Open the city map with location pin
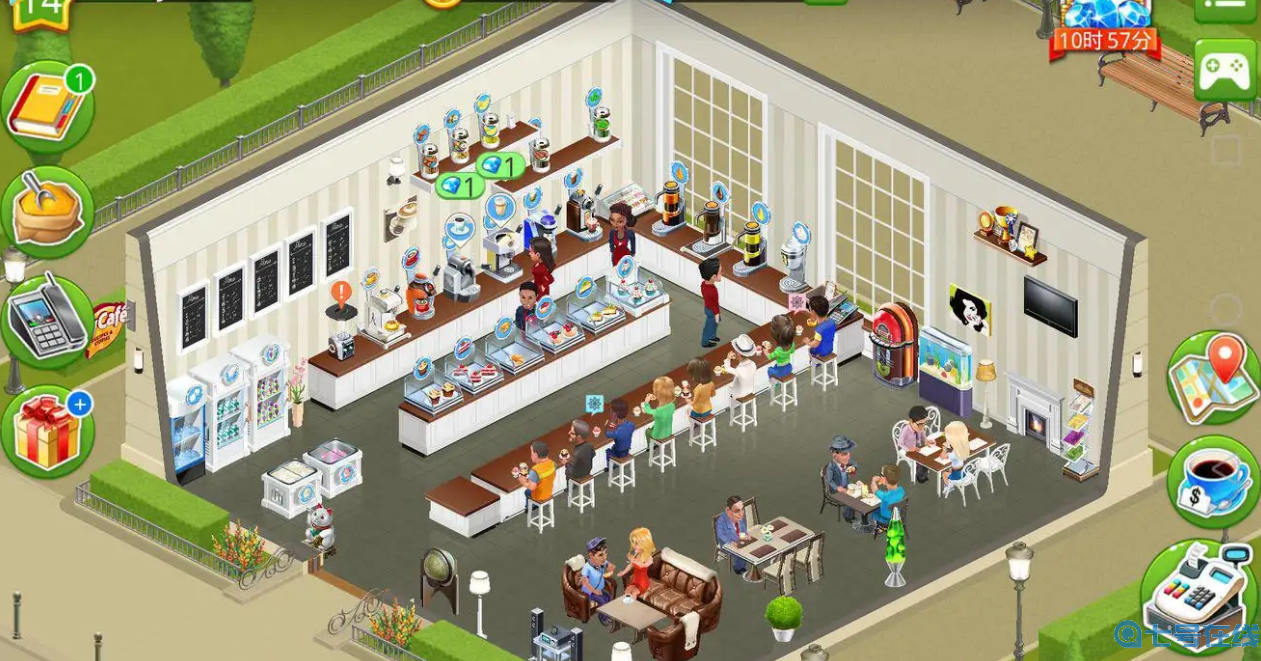1261x661 pixels. point(1213,379)
